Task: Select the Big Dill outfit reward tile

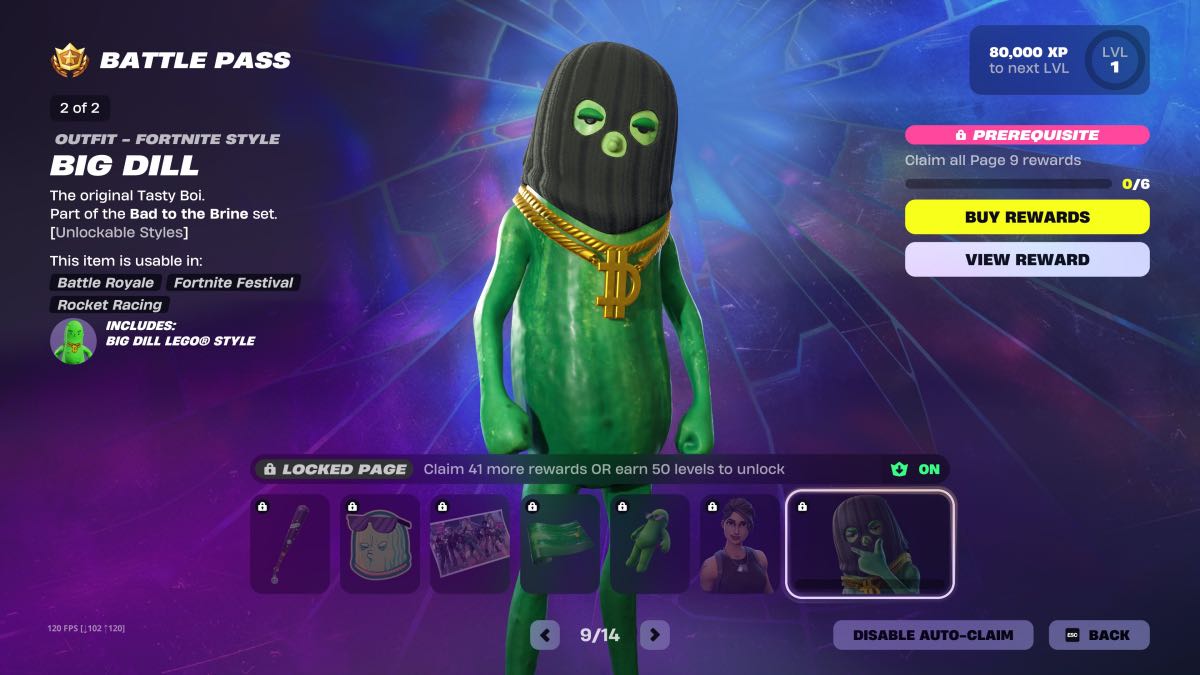Action: point(869,543)
